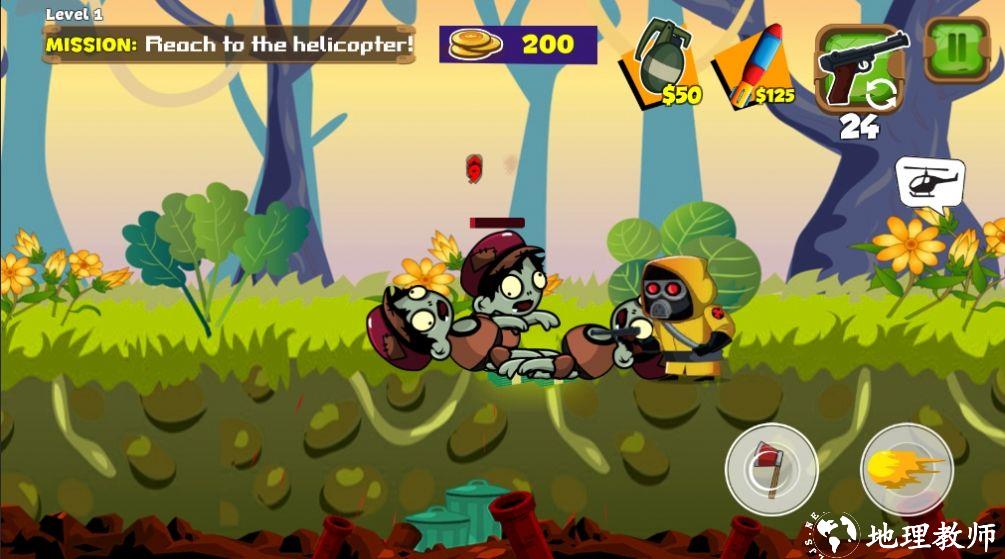The image size is (1005, 559).
Task: Purchase the $125 rocket
Action: [752, 66]
